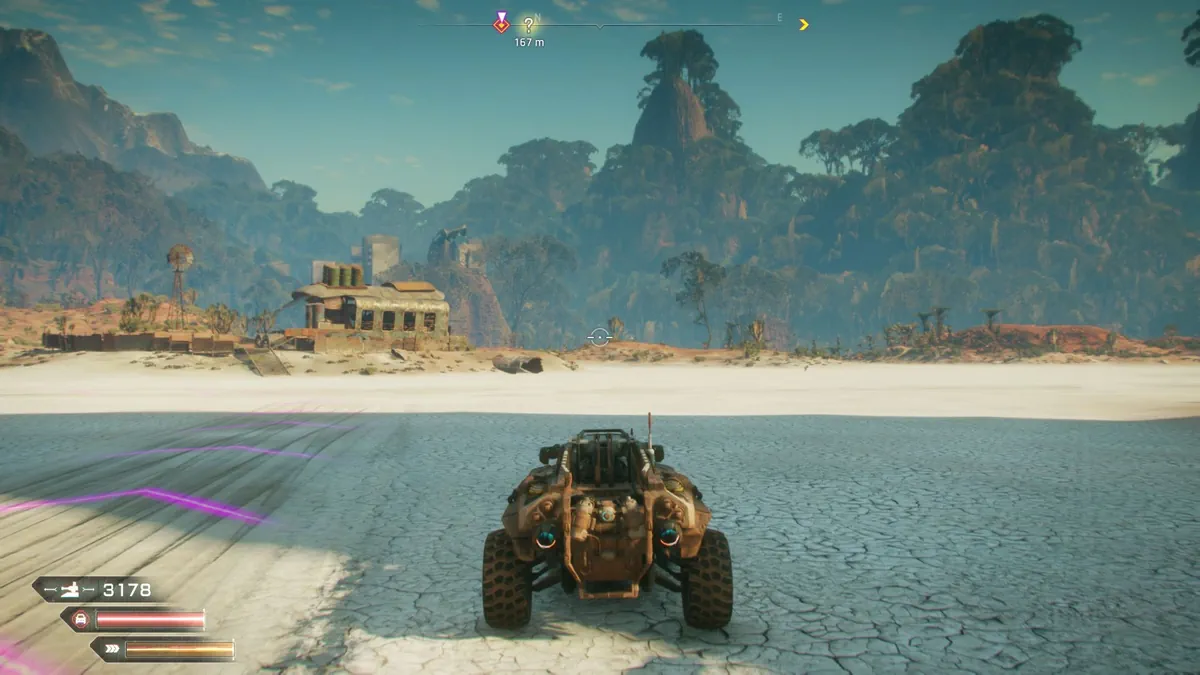Click the vehicle health car icon
Viewport: 1200px width, 675px height.
coord(81,620)
